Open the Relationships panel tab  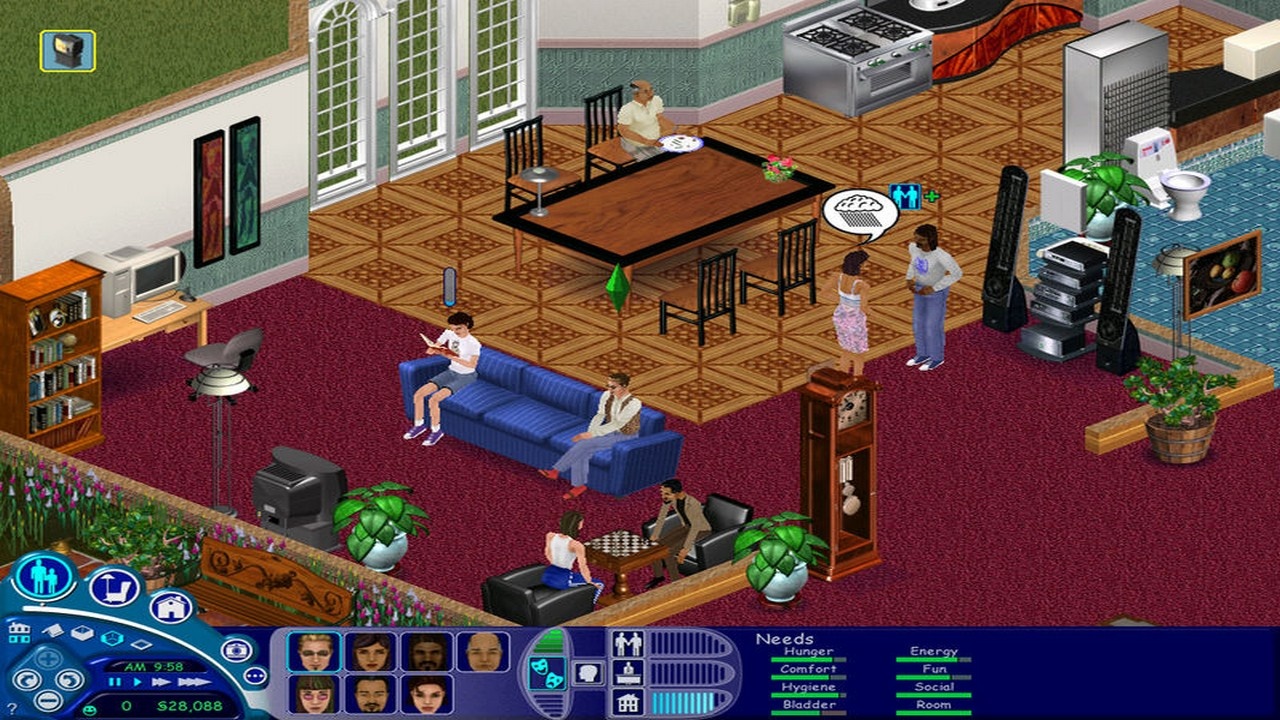point(628,643)
